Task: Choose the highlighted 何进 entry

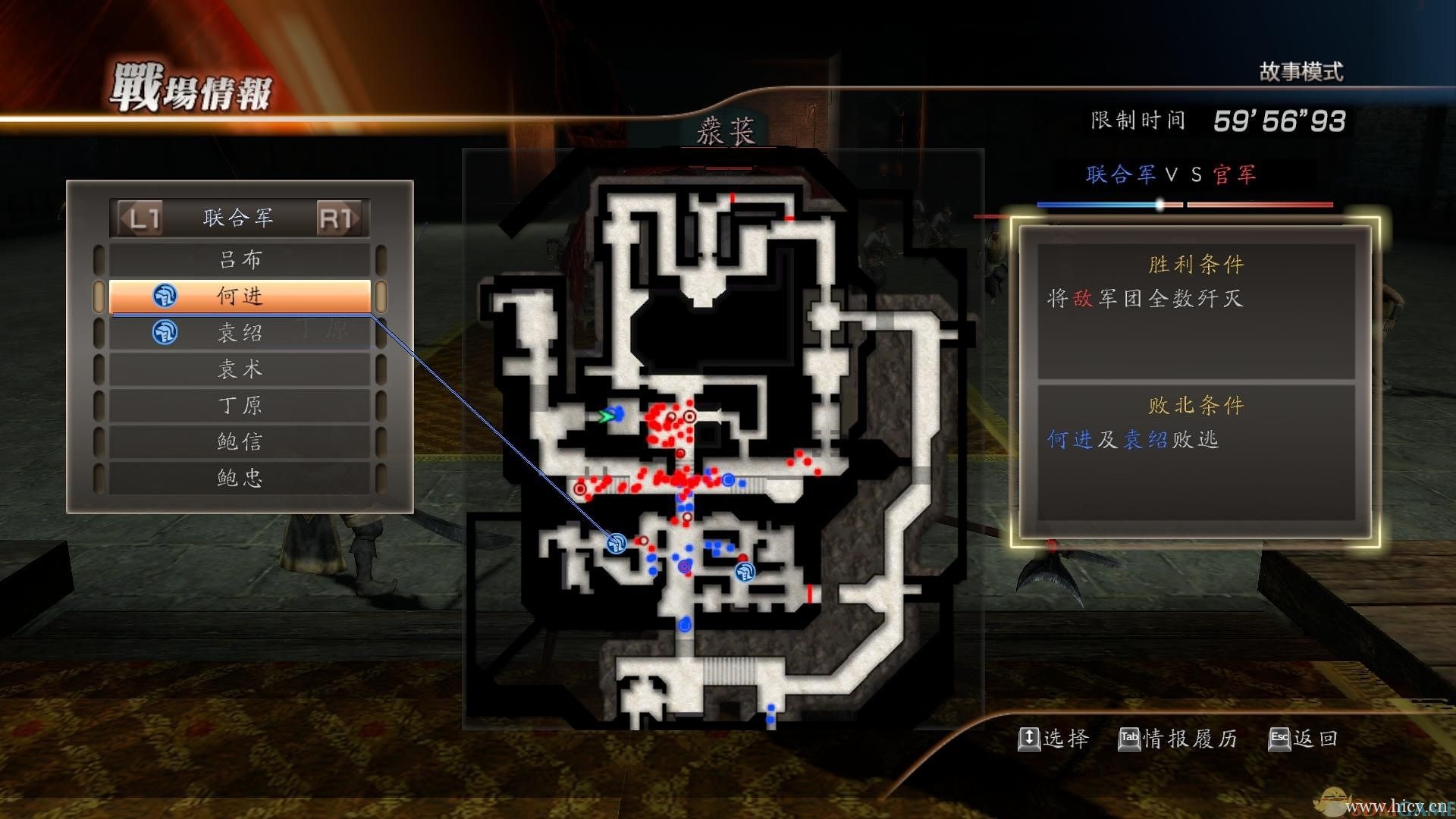Action: click(x=240, y=296)
